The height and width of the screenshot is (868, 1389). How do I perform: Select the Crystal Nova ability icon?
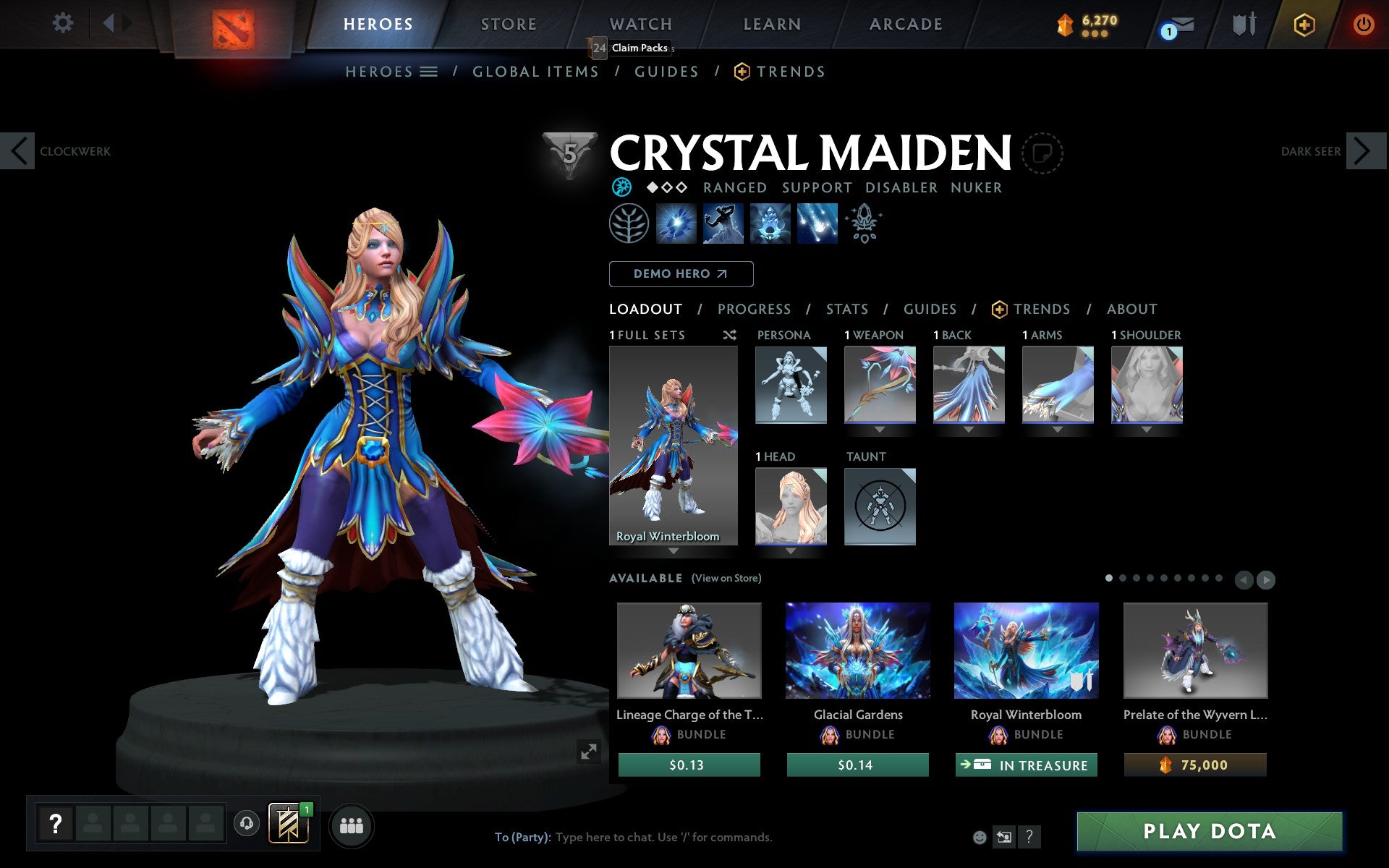click(x=676, y=224)
